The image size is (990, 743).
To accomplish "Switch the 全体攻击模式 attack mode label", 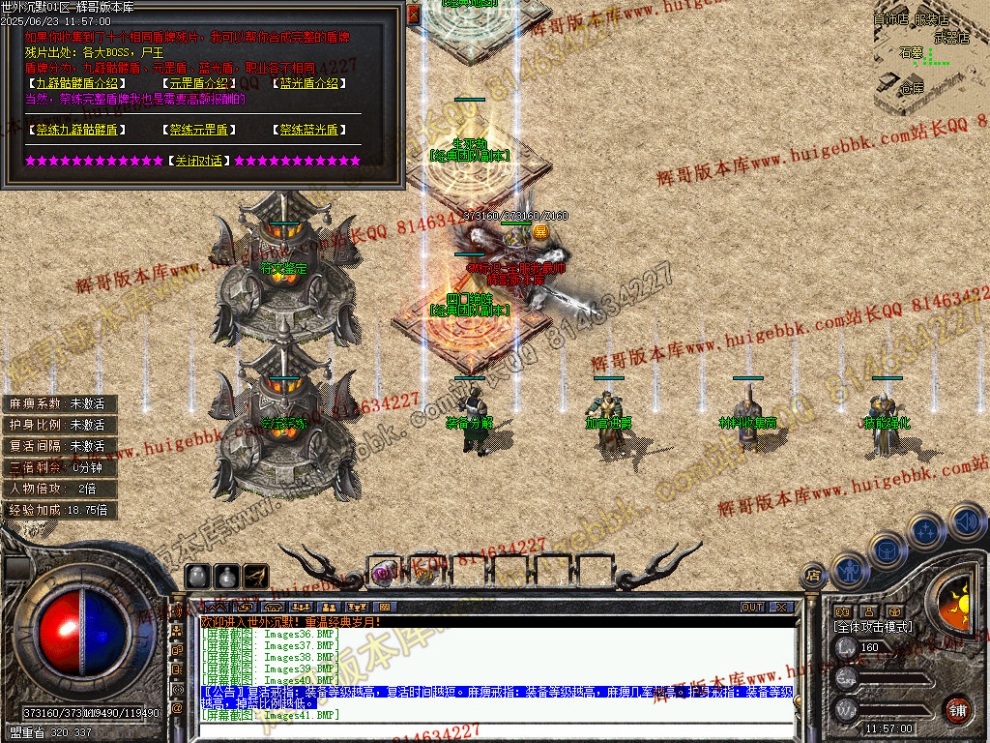I will [x=872, y=626].
